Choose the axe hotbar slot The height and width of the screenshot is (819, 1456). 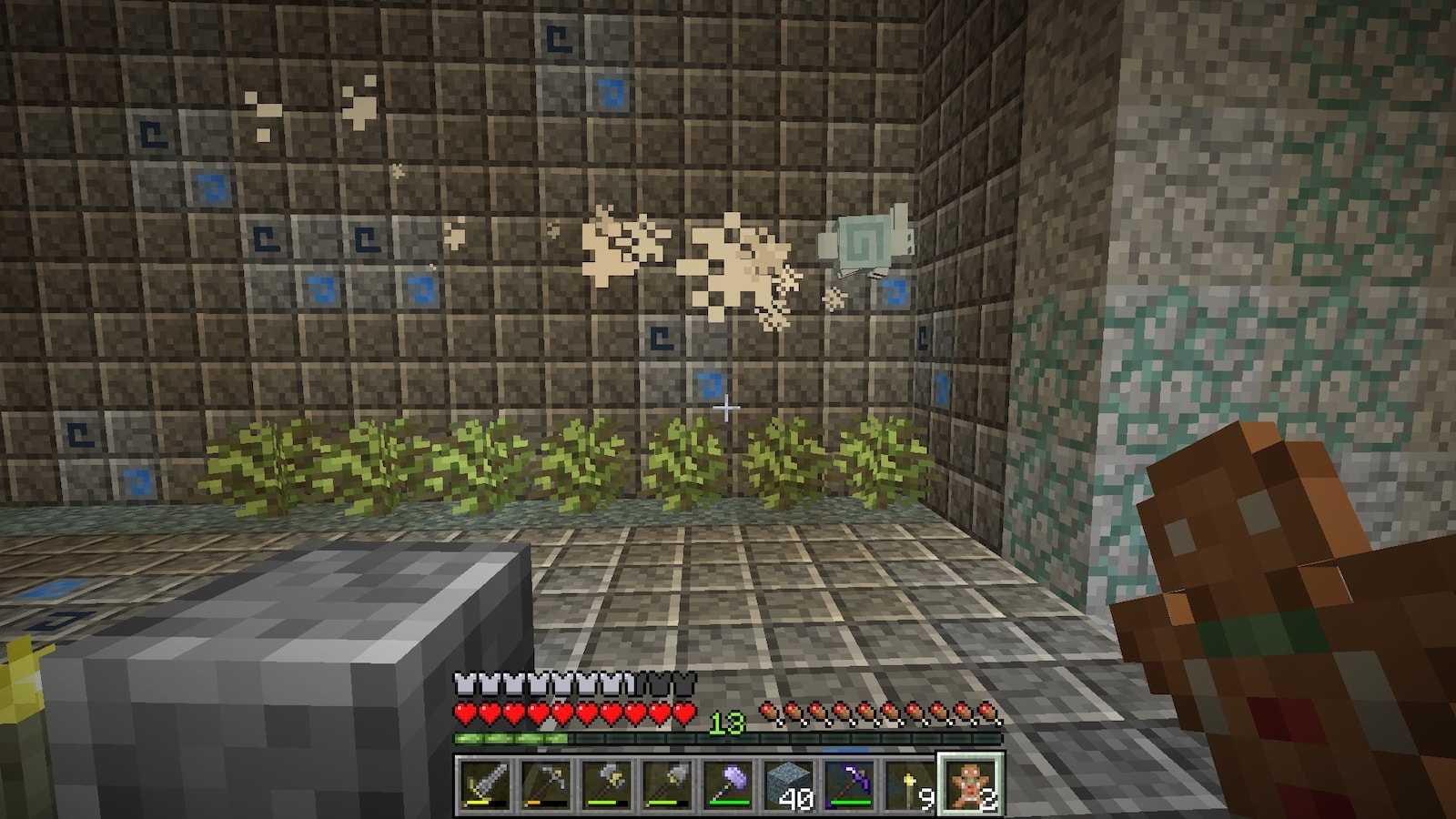(607, 783)
